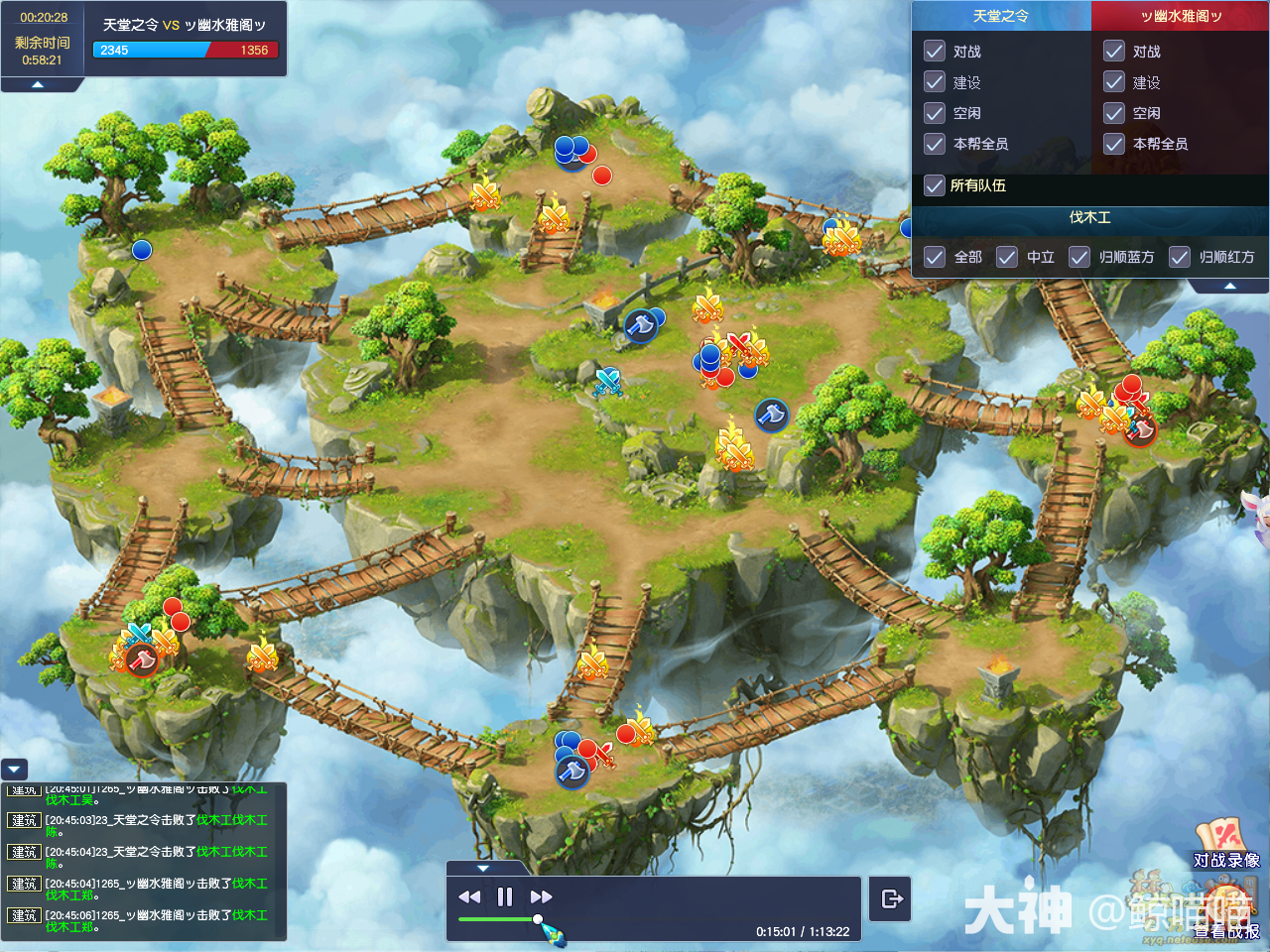Screen dimensions: 1270x952
Task: Click the replay progress bar handle
Action: [x=538, y=919]
